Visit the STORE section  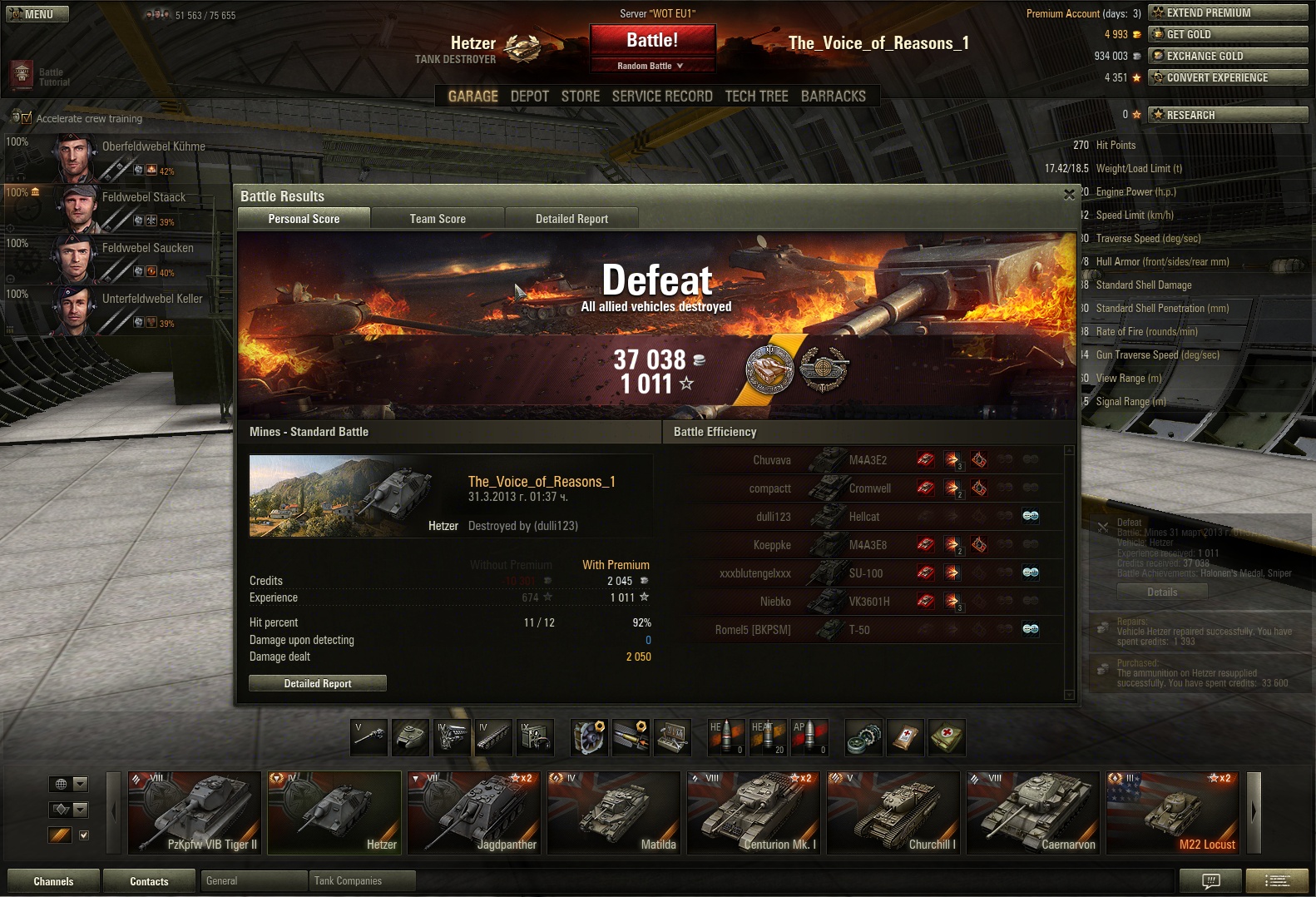580,97
